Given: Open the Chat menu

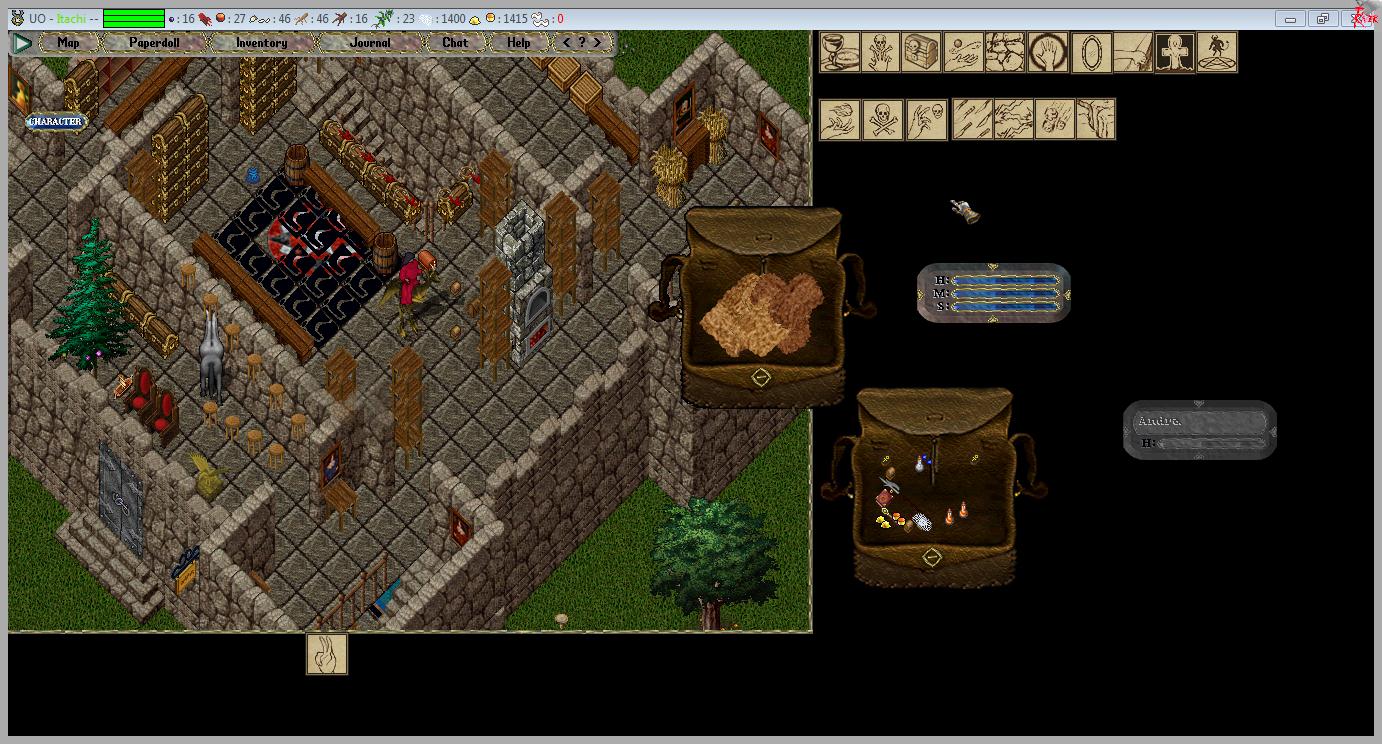Looking at the screenshot, I should tap(455, 43).
